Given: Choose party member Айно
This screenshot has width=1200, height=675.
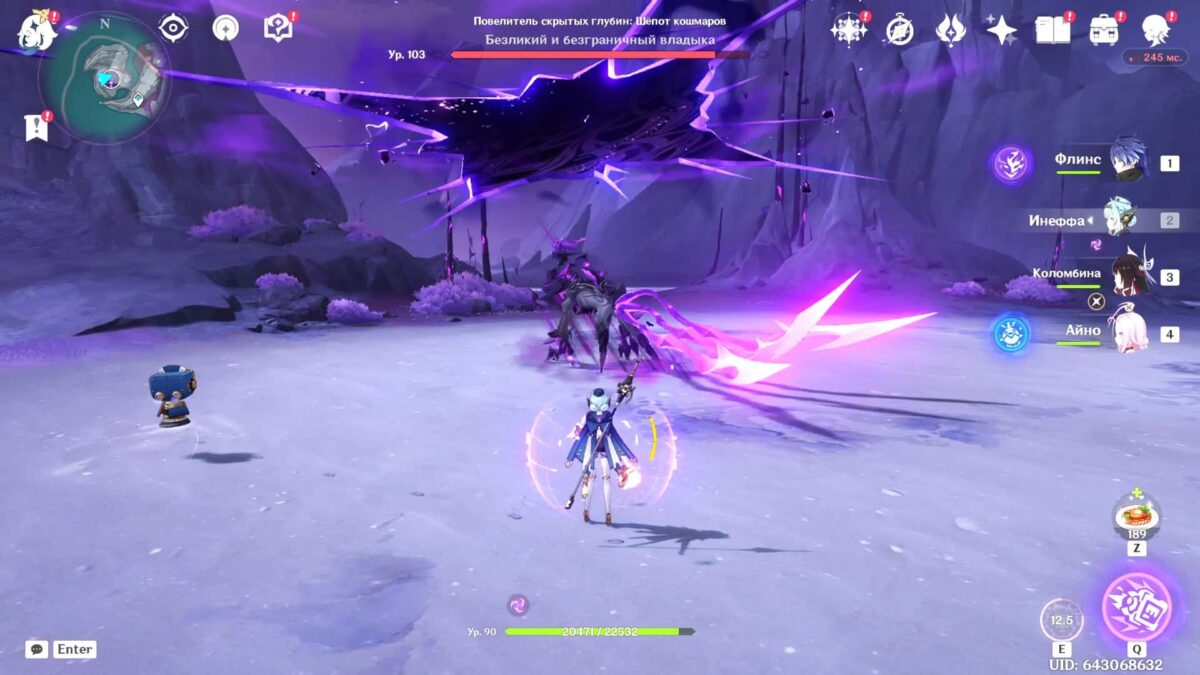Looking at the screenshot, I should pyautogui.click(x=1125, y=332).
